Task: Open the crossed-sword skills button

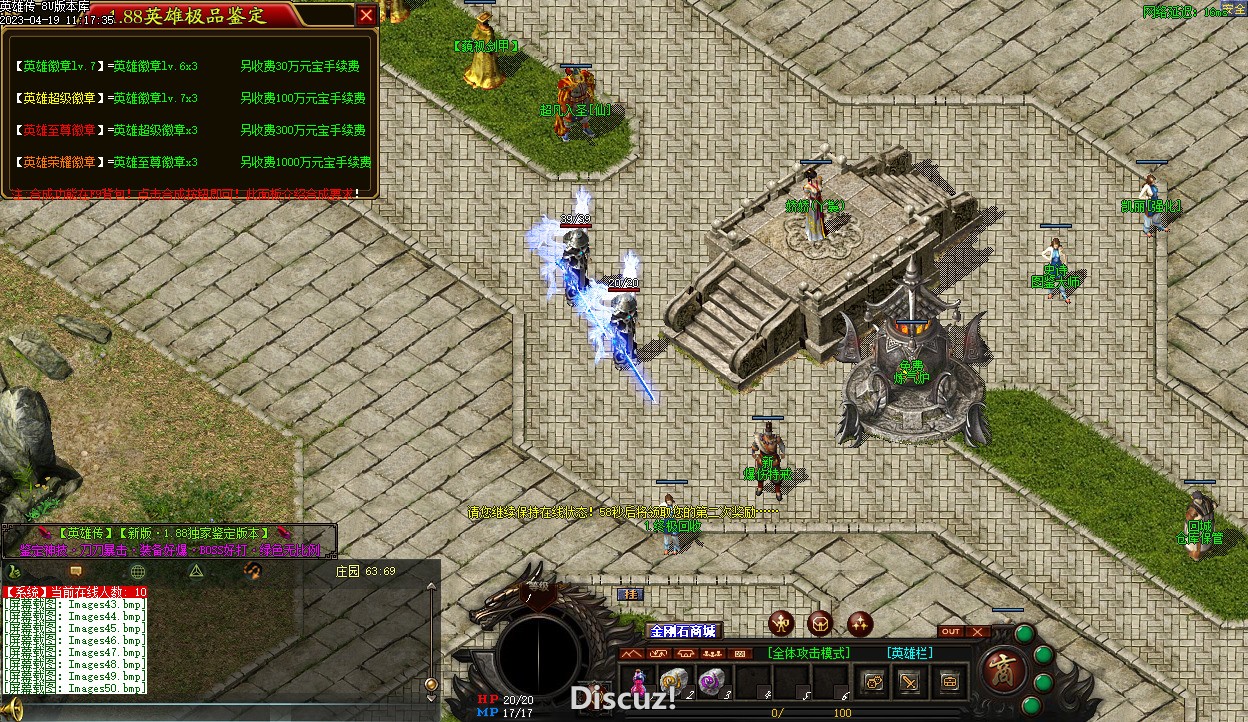Action: [x=909, y=683]
